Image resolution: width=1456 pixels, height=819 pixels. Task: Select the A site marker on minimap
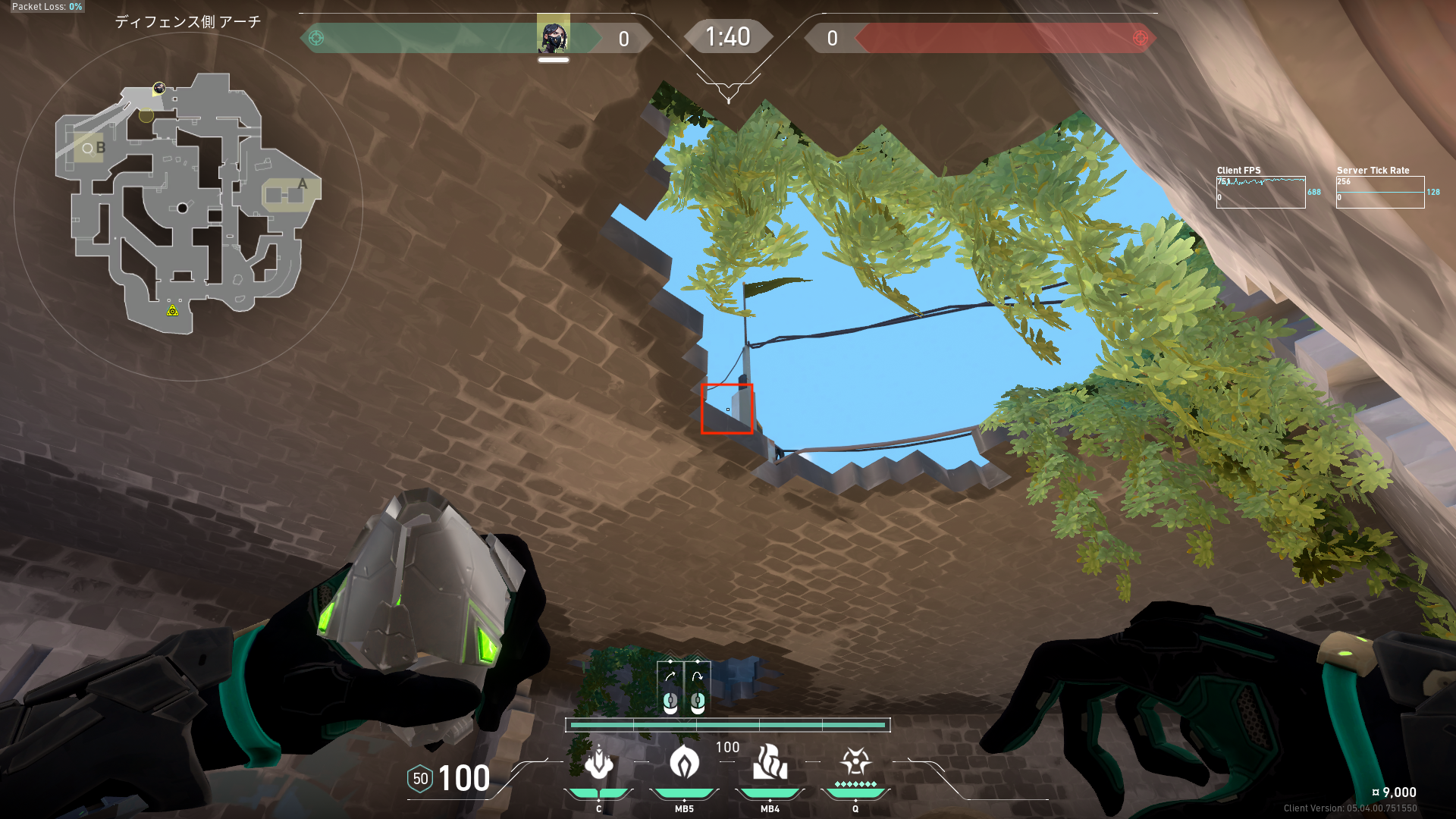(302, 184)
